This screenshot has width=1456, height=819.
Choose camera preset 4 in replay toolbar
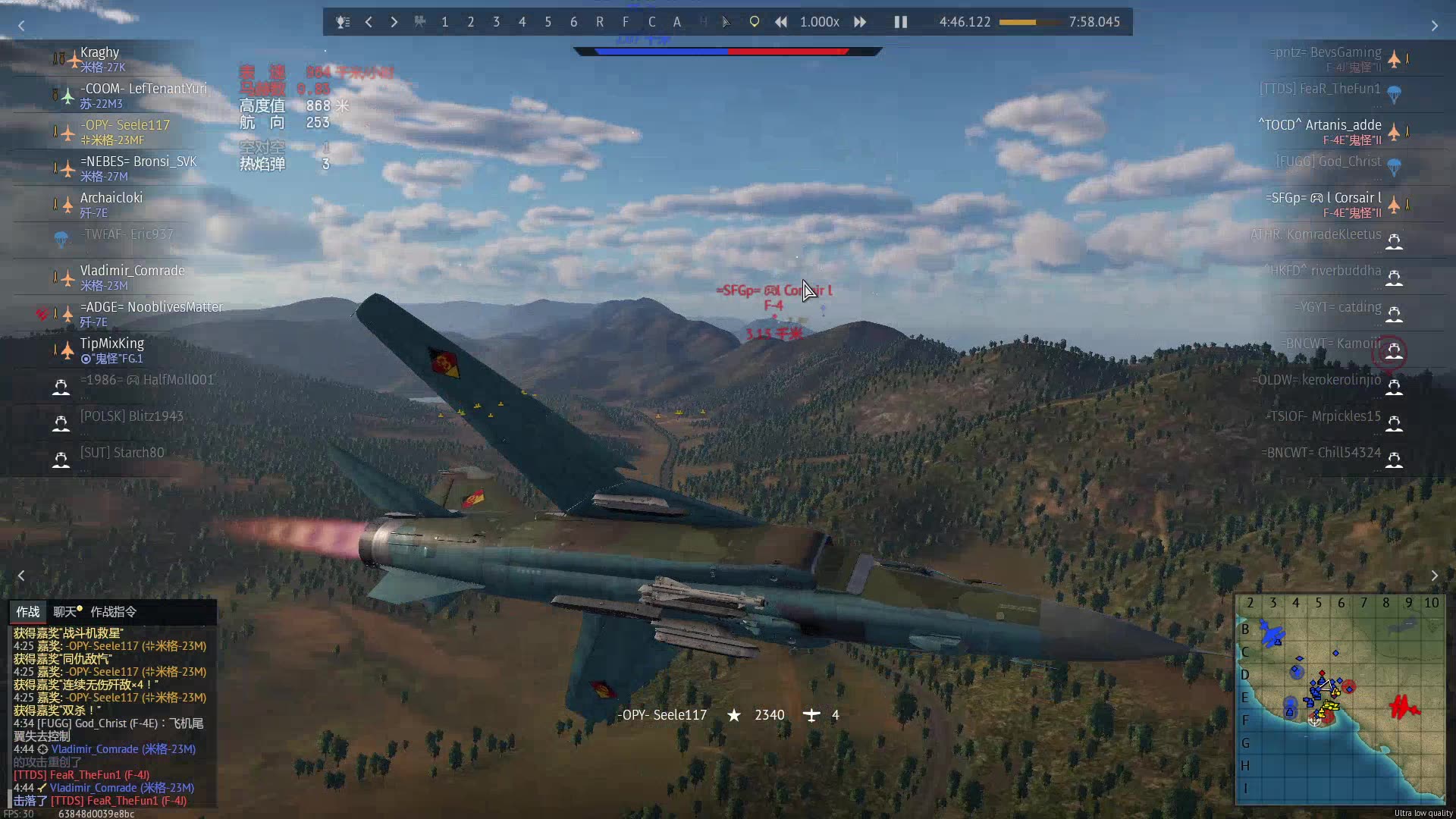pos(522,22)
